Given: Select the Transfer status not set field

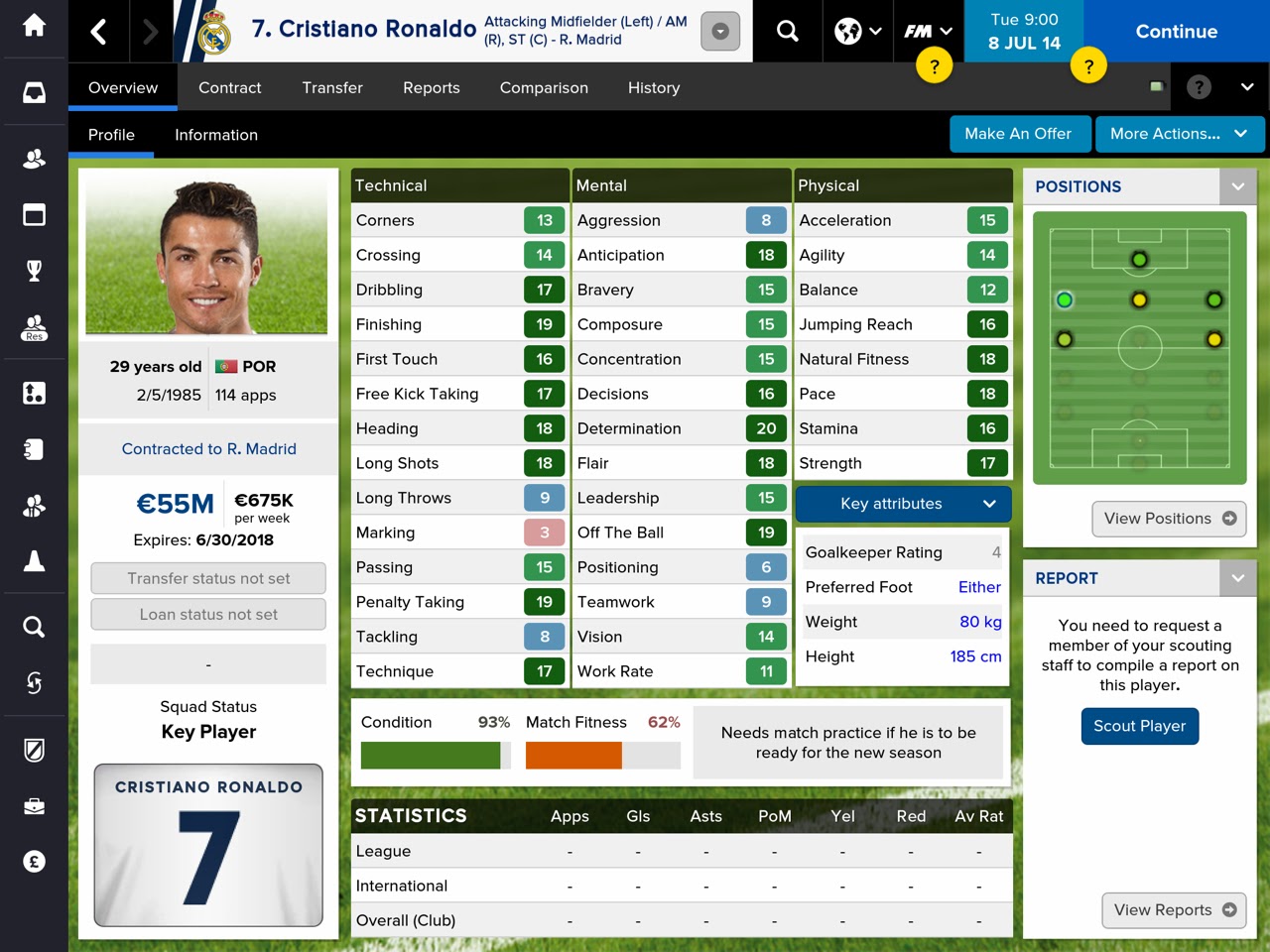Looking at the screenshot, I should click(207, 578).
